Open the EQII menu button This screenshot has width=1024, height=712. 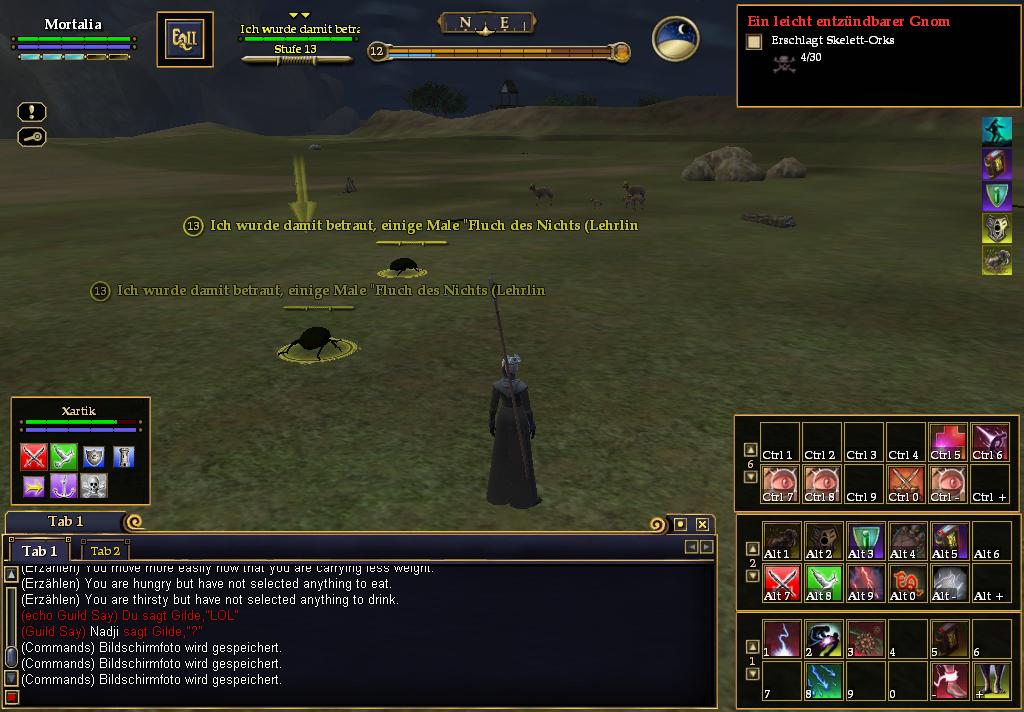click(185, 40)
